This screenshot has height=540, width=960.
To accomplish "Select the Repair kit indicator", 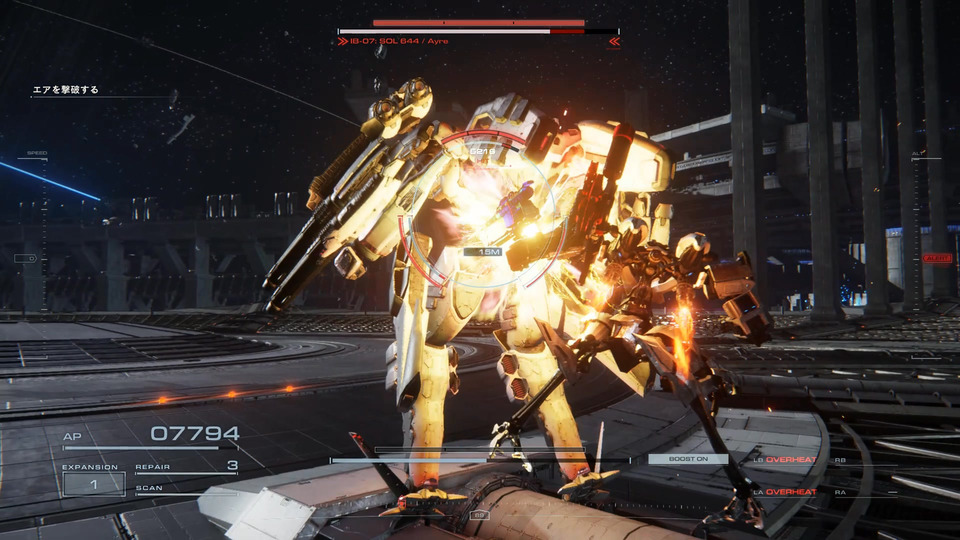I will point(186,466).
